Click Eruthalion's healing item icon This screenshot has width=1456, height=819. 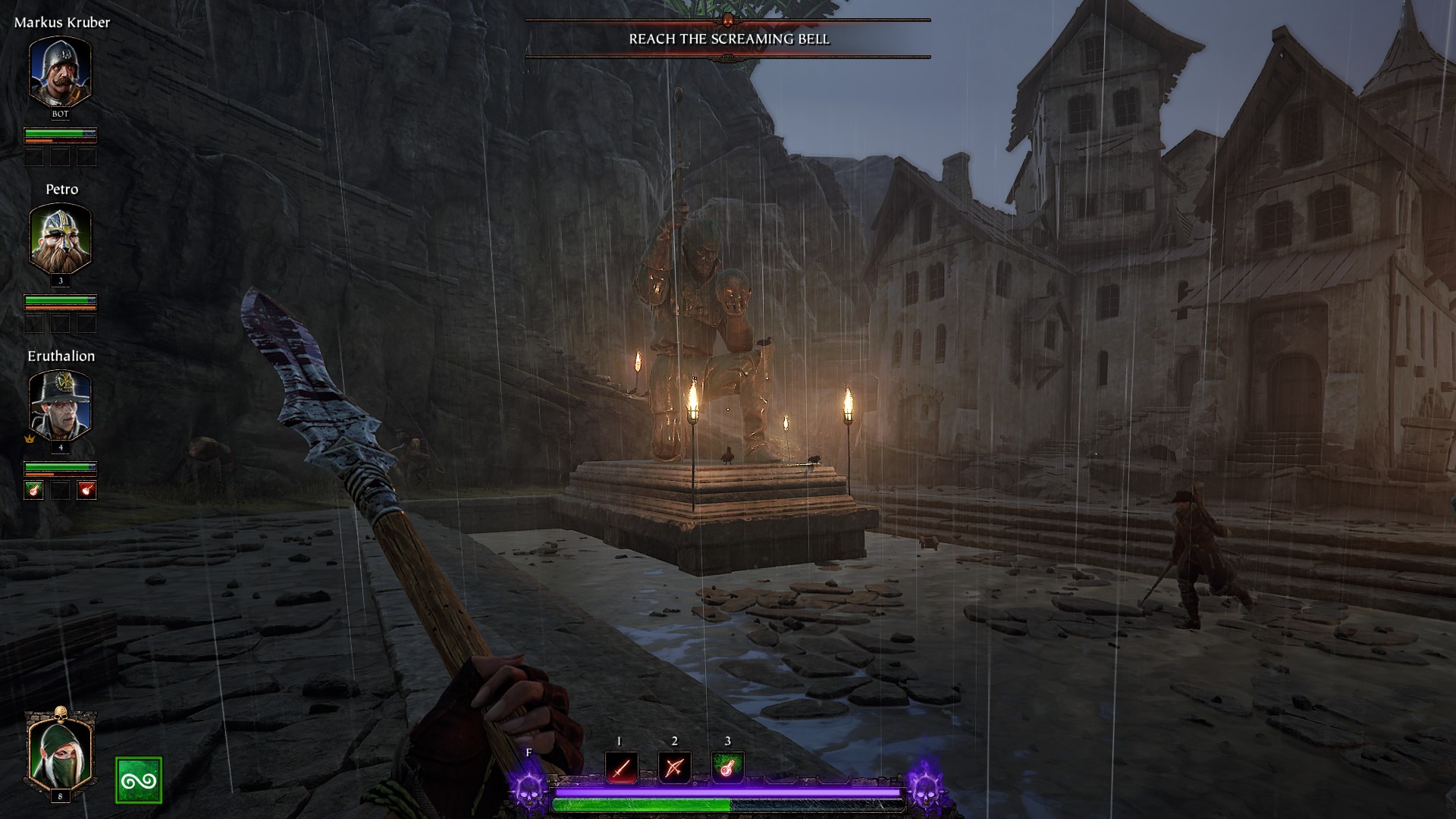pos(33,491)
